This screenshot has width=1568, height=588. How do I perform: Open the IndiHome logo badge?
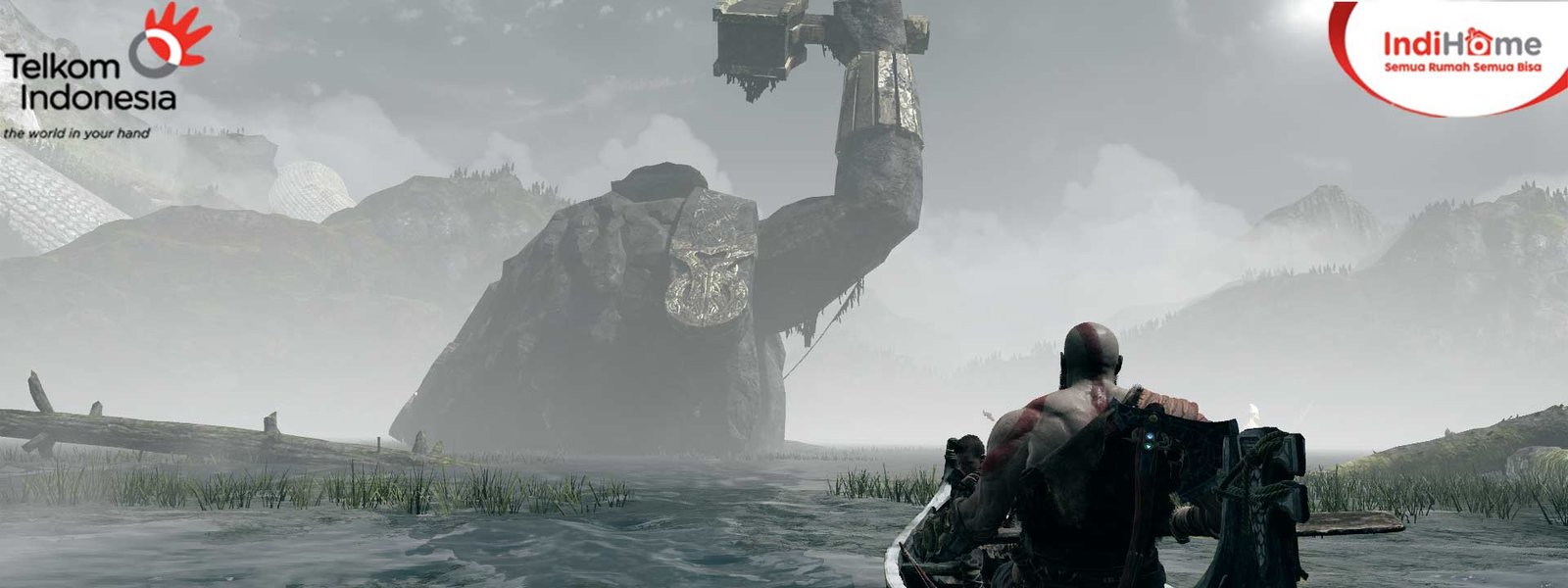(1460, 52)
